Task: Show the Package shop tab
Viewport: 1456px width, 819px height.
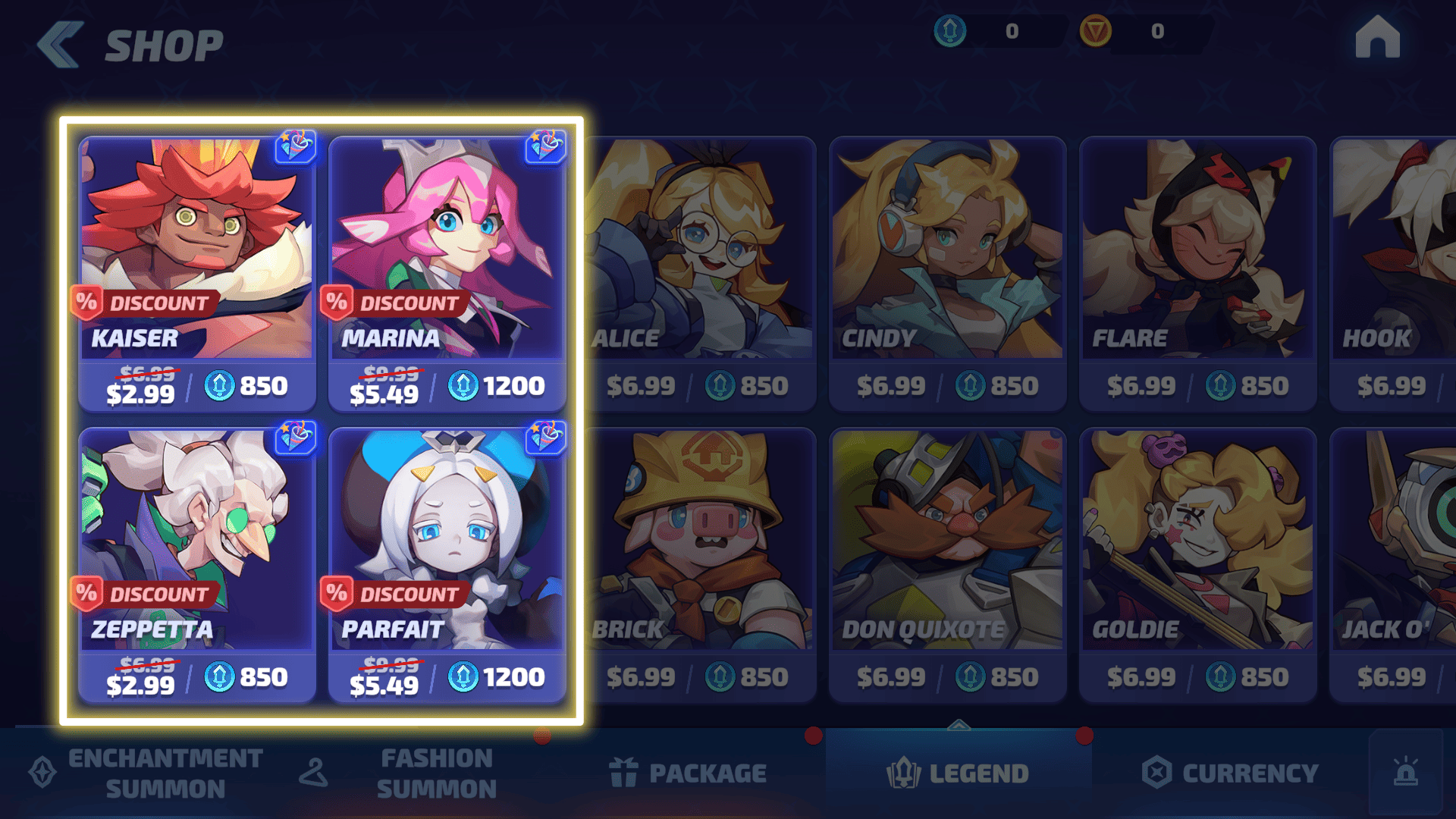Action: 689,773
